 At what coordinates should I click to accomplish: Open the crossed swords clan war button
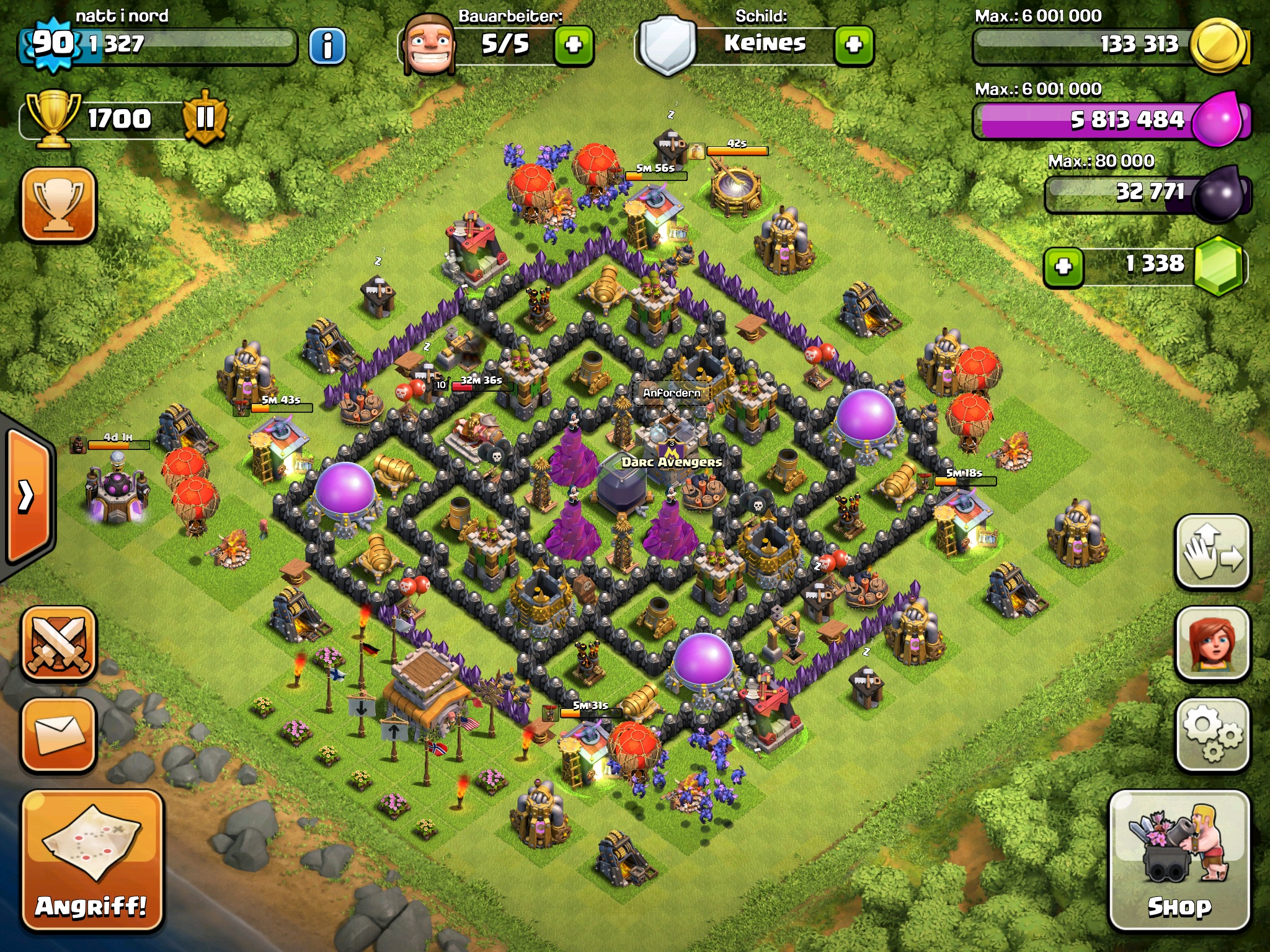(60, 645)
